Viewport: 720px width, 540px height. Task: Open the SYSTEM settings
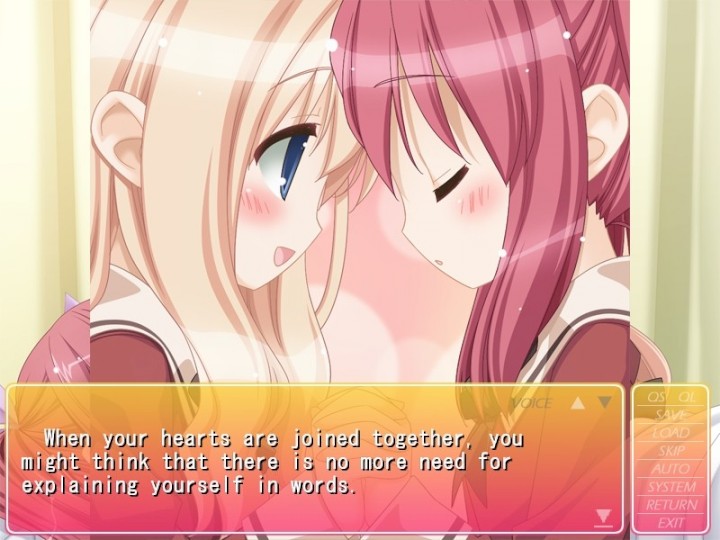click(x=672, y=487)
